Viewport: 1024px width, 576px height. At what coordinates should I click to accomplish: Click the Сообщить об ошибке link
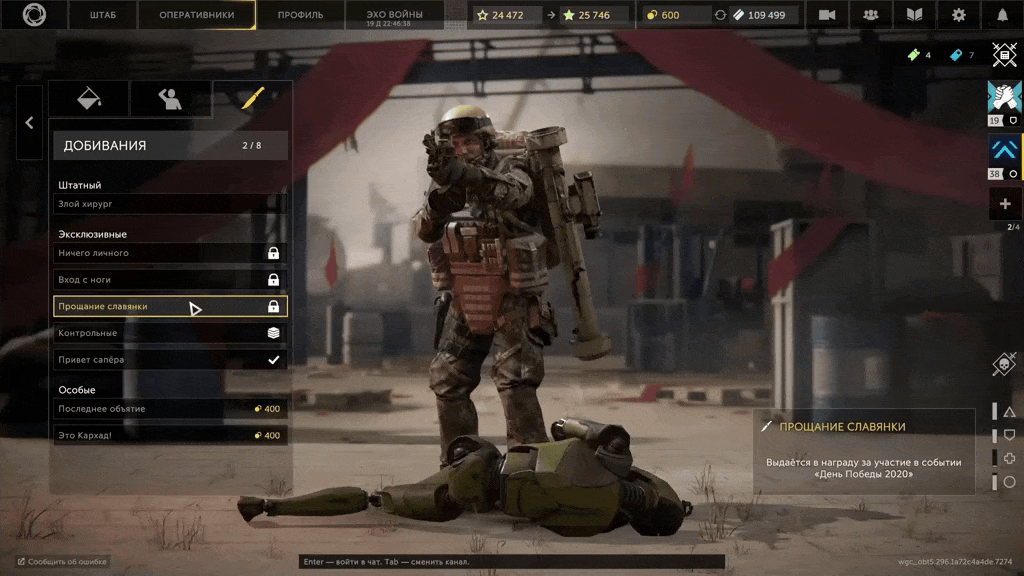click(x=62, y=562)
